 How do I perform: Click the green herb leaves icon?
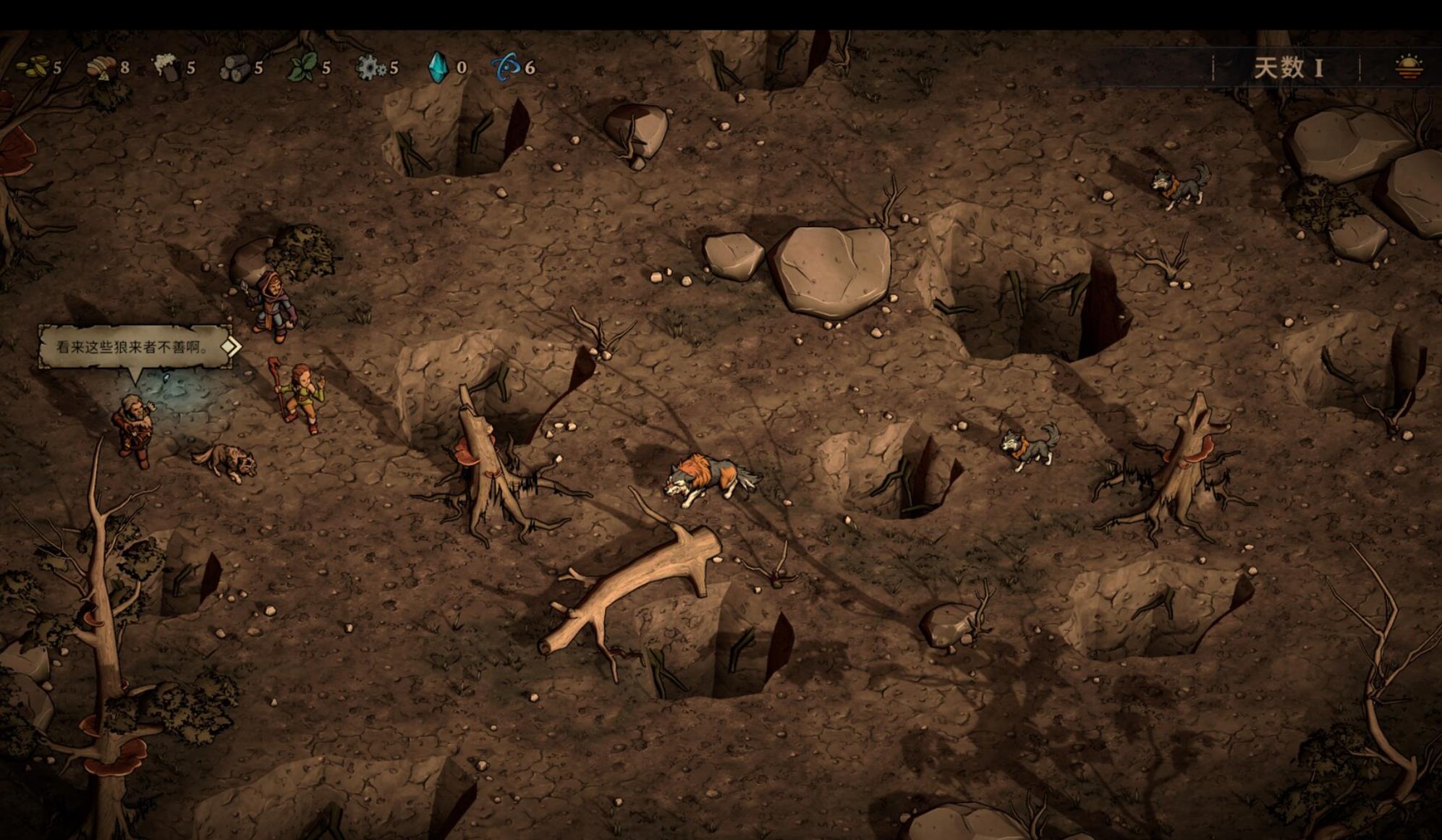[x=302, y=67]
